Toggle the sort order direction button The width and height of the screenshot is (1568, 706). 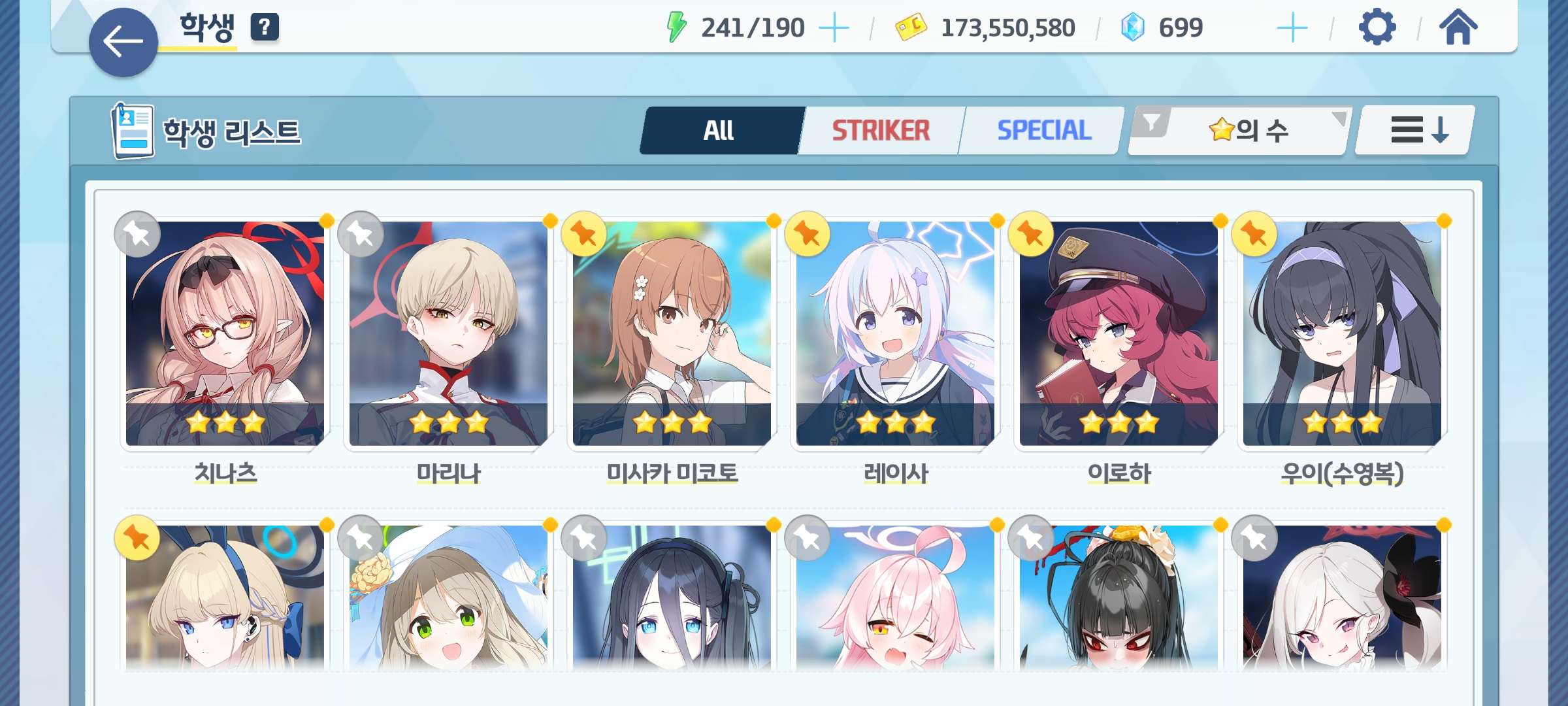(1415, 131)
